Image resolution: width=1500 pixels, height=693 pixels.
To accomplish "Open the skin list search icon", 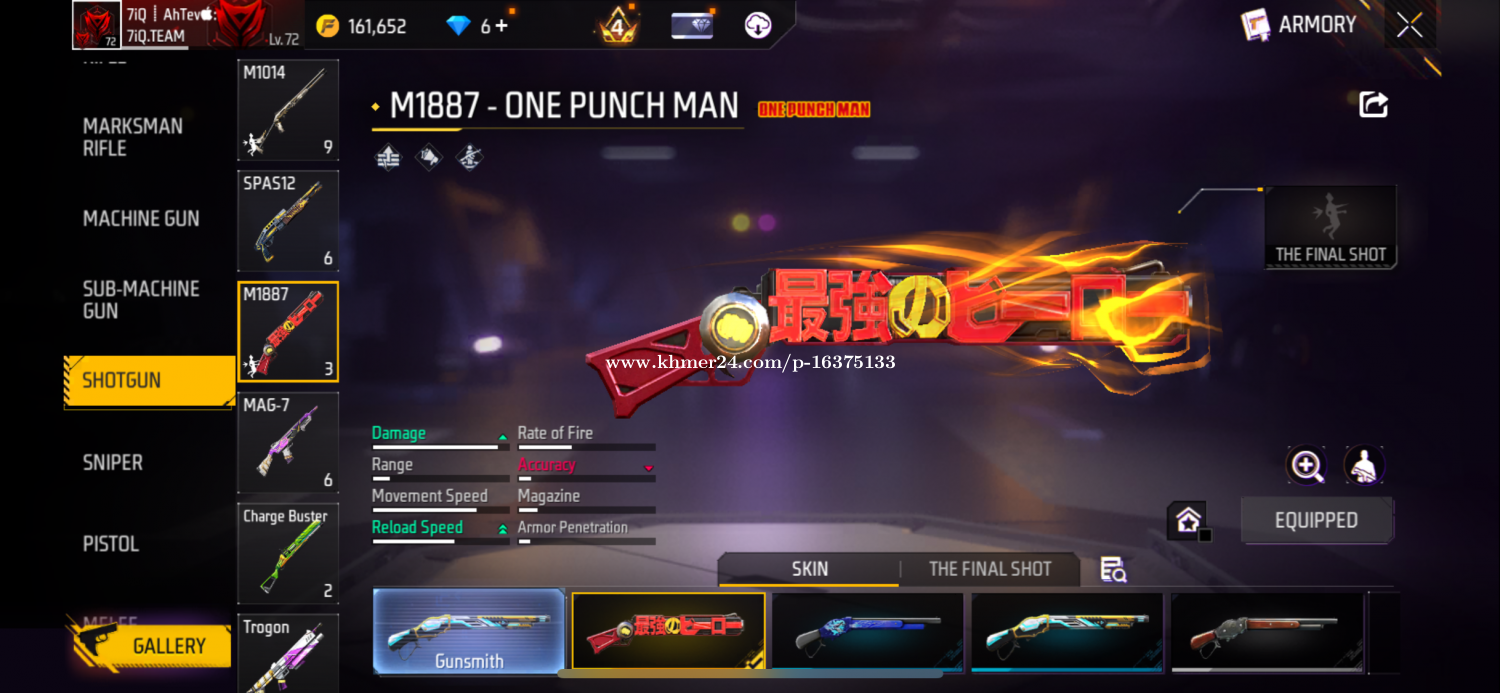I will pyautogui.click(x=1113, y=570).
